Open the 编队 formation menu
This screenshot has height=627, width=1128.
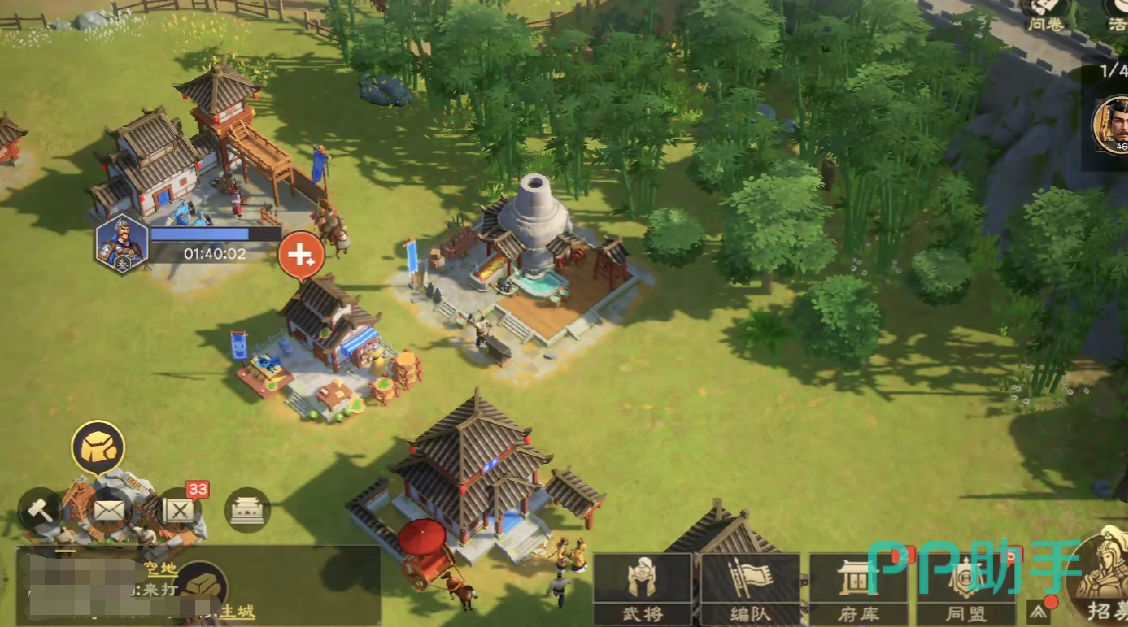(x=750, y=587)
